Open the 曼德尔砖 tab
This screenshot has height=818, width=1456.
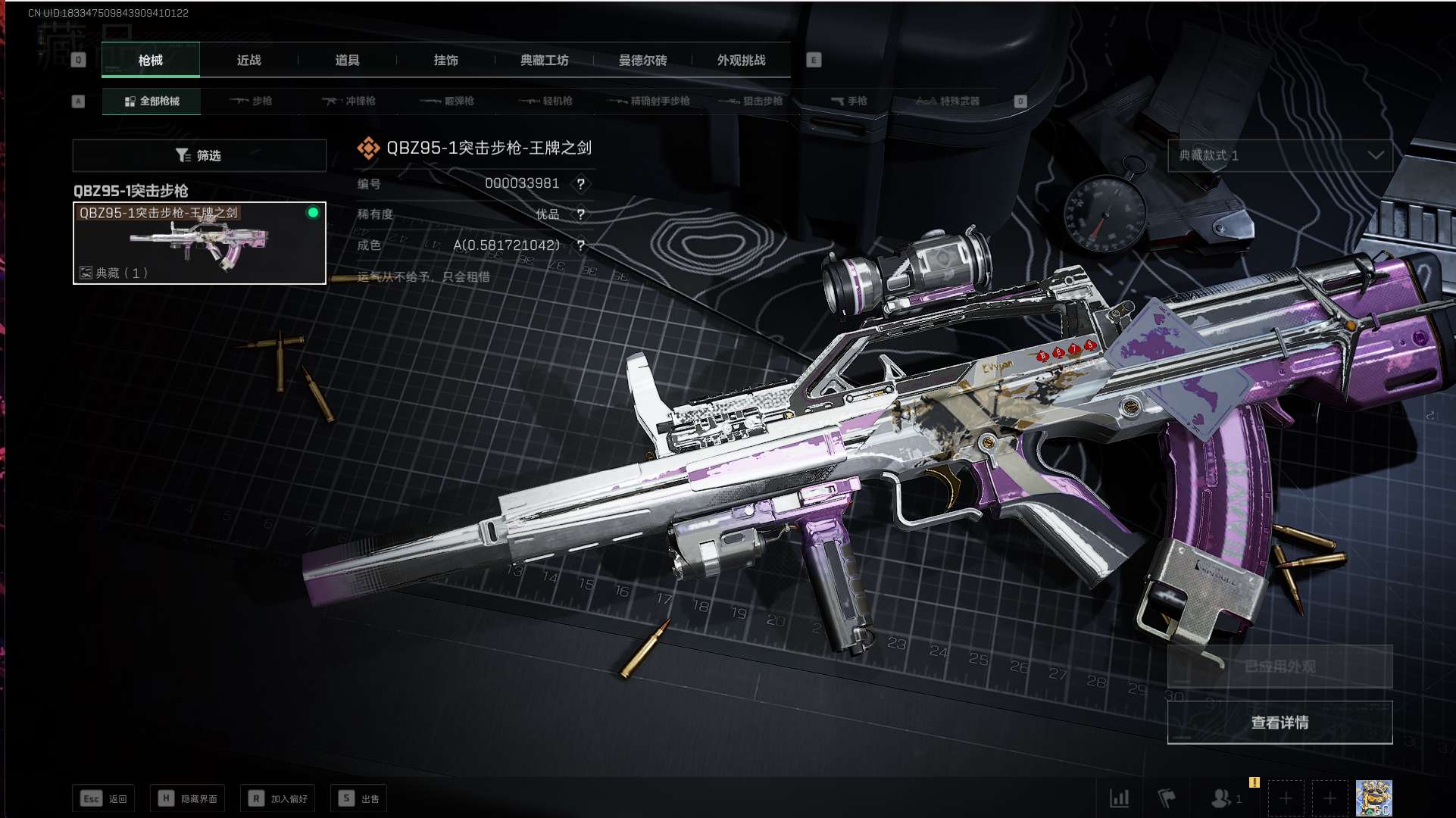[x=642, y=61]
